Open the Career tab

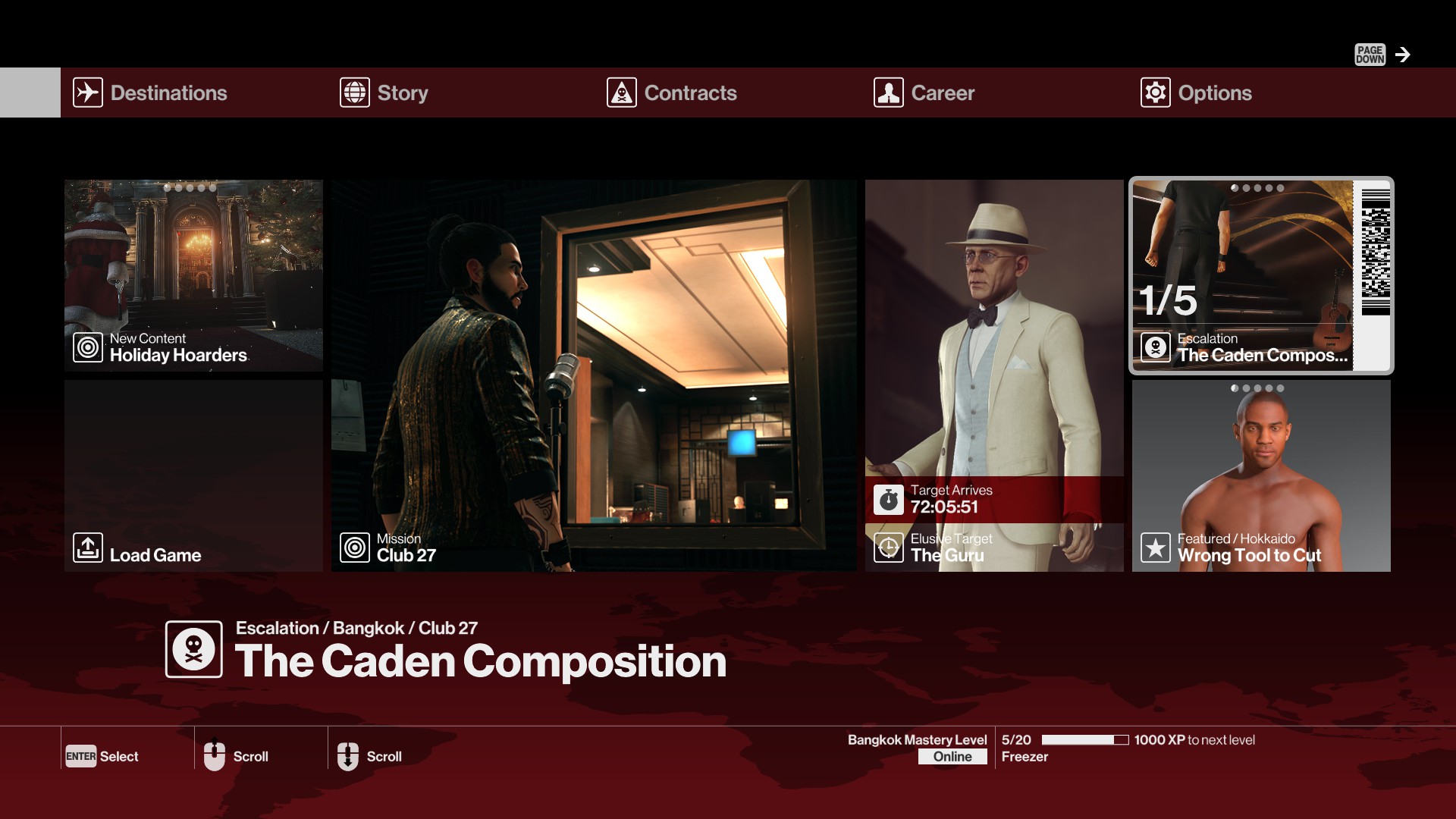942,93
